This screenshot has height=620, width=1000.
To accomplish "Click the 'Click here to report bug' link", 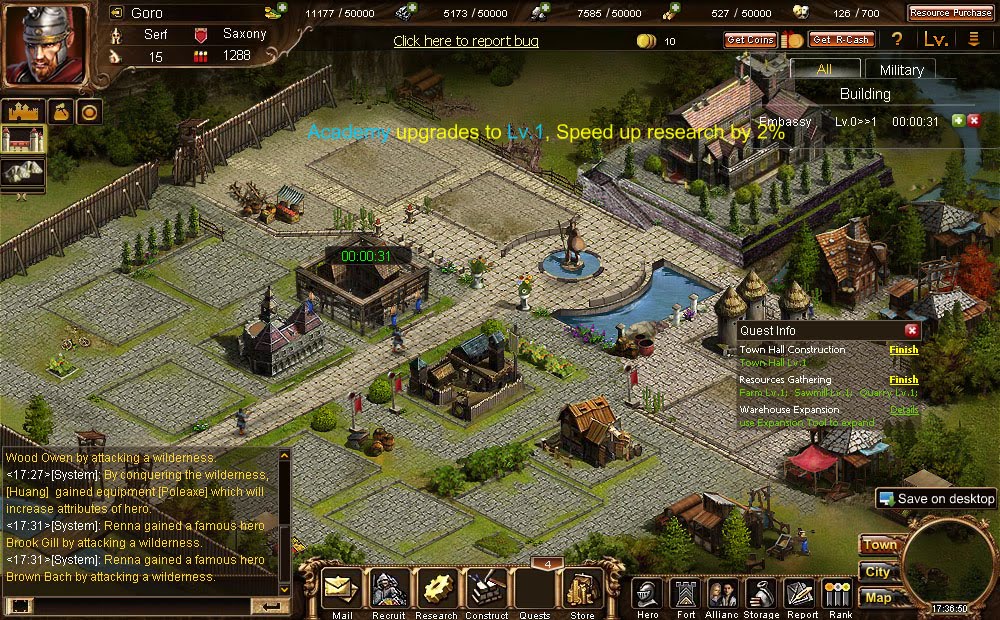I will (466, 41).
